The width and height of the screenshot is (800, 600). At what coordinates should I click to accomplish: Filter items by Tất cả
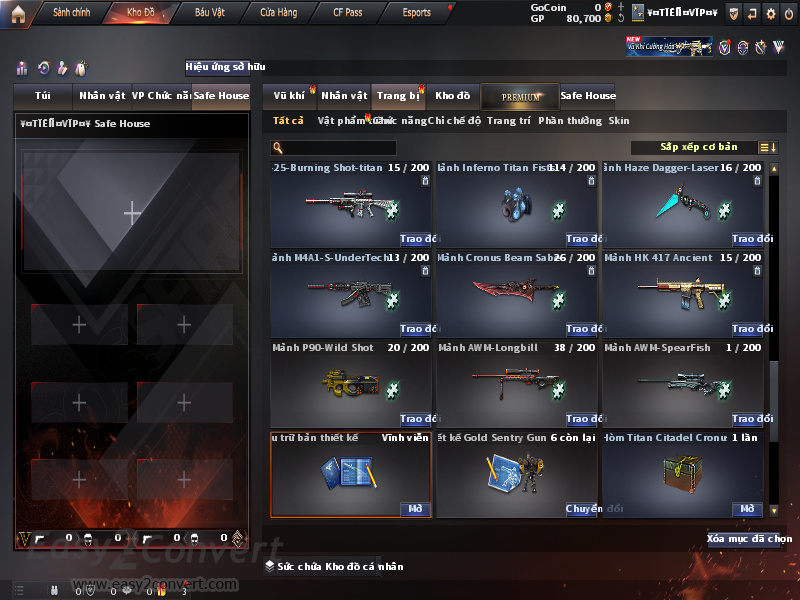click(288, 121)
